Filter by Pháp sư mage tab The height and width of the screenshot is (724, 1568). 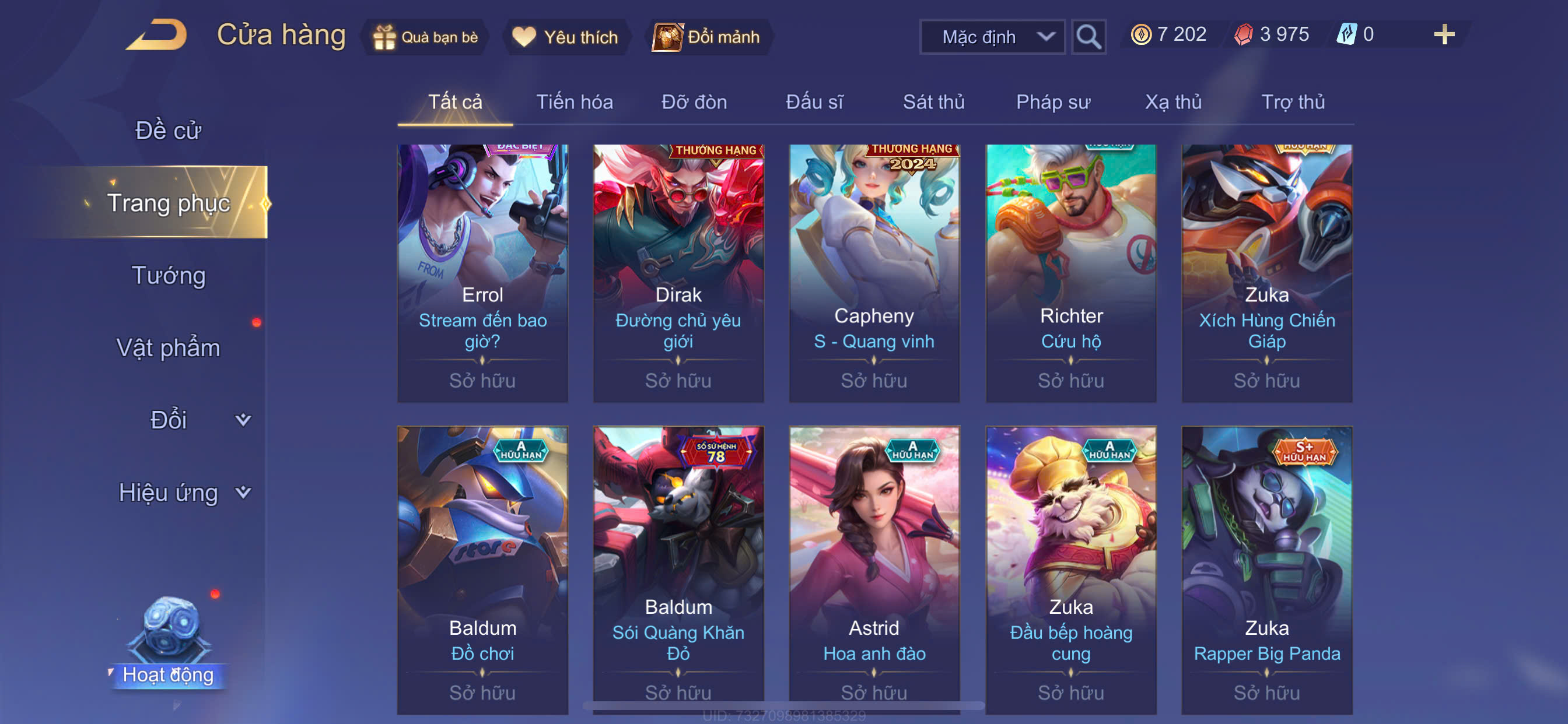click(1052, 102)
